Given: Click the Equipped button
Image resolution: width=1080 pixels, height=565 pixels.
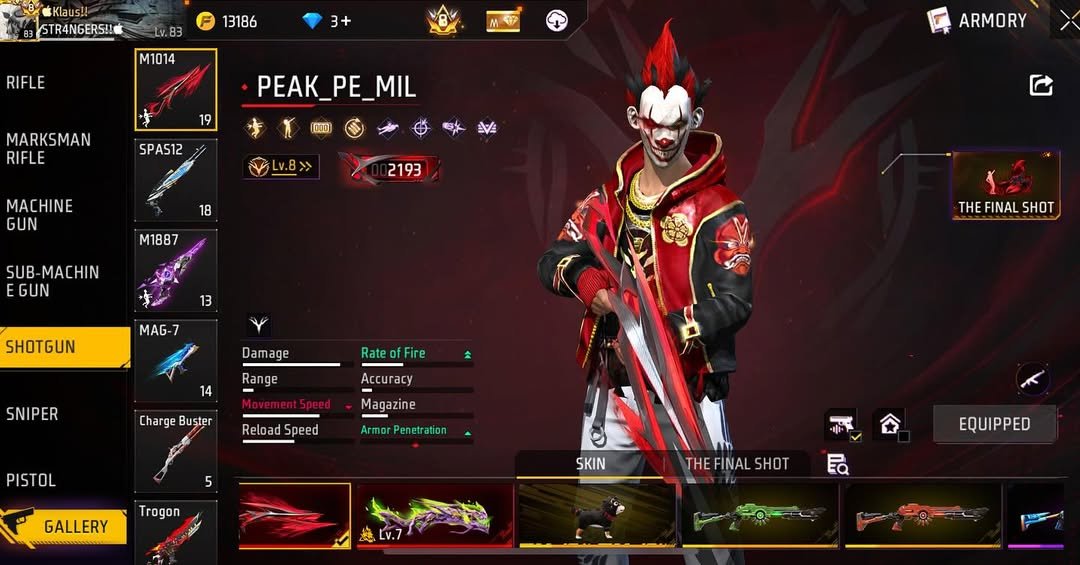Looking at the screenshot, I should tap(994, 424).
